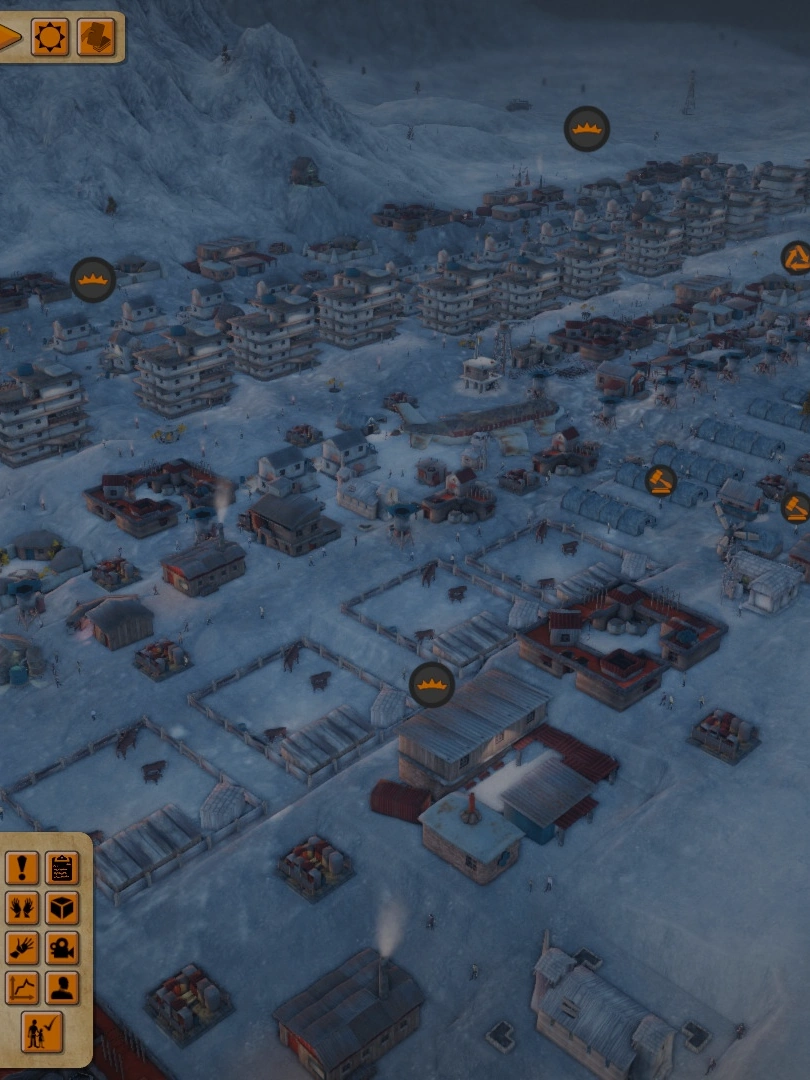Activate the movie camera button
The height and width of the screenshot is (1080, 810).
(x=62, y=948)
